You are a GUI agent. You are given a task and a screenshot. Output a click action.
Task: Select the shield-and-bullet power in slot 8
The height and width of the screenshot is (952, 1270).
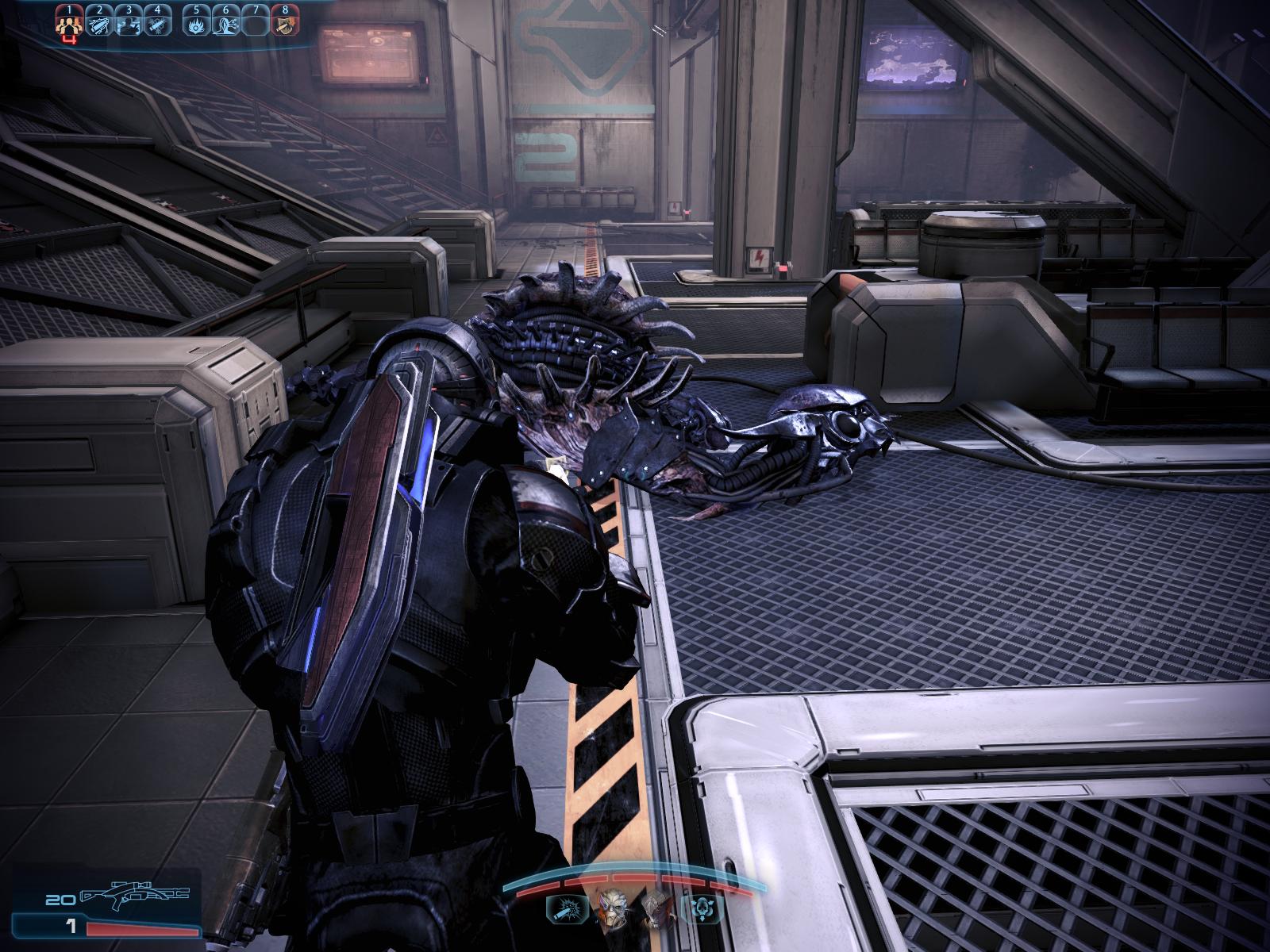point(284,25)
